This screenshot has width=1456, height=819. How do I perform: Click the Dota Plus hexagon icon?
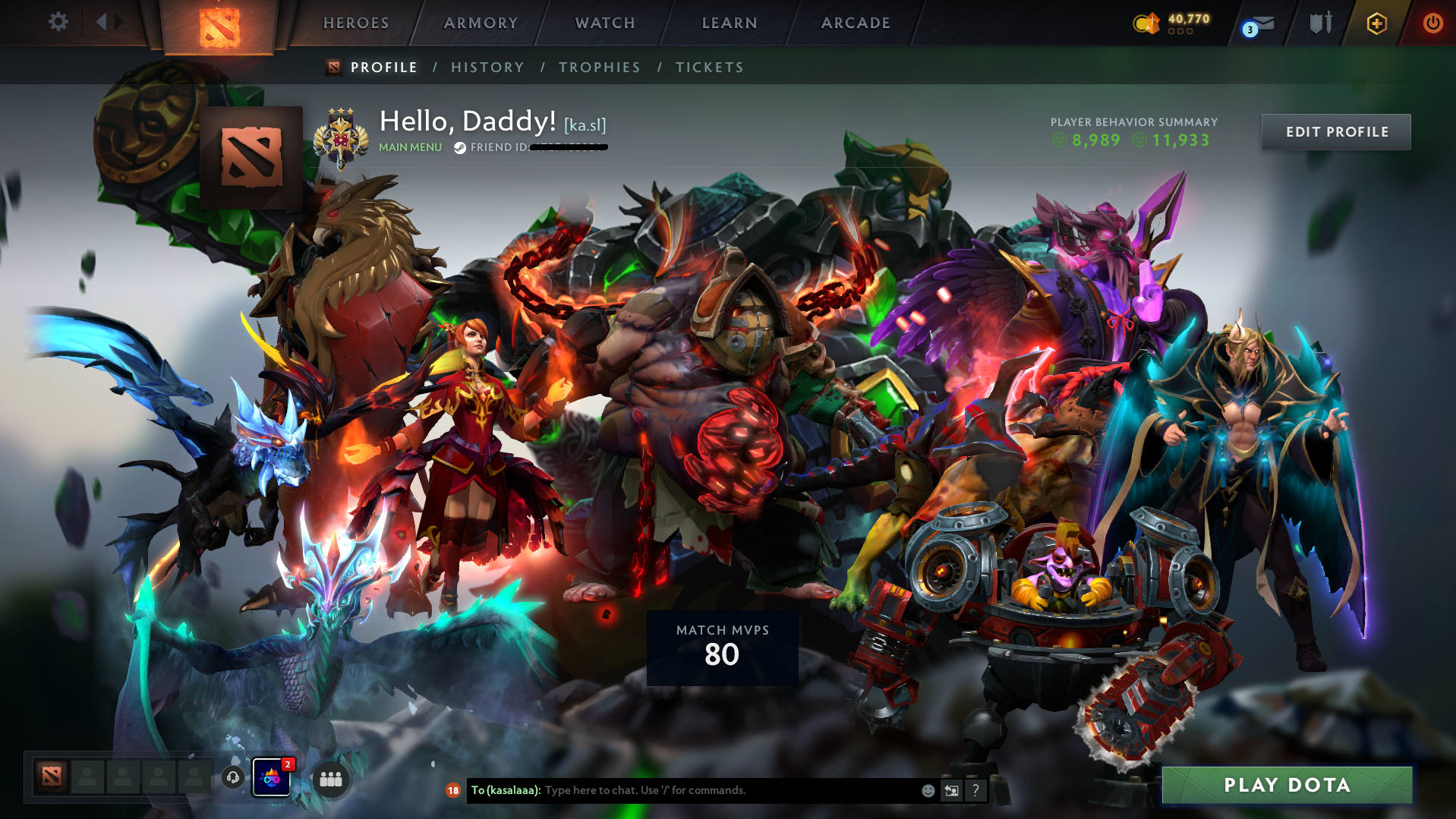point(1376,23)
